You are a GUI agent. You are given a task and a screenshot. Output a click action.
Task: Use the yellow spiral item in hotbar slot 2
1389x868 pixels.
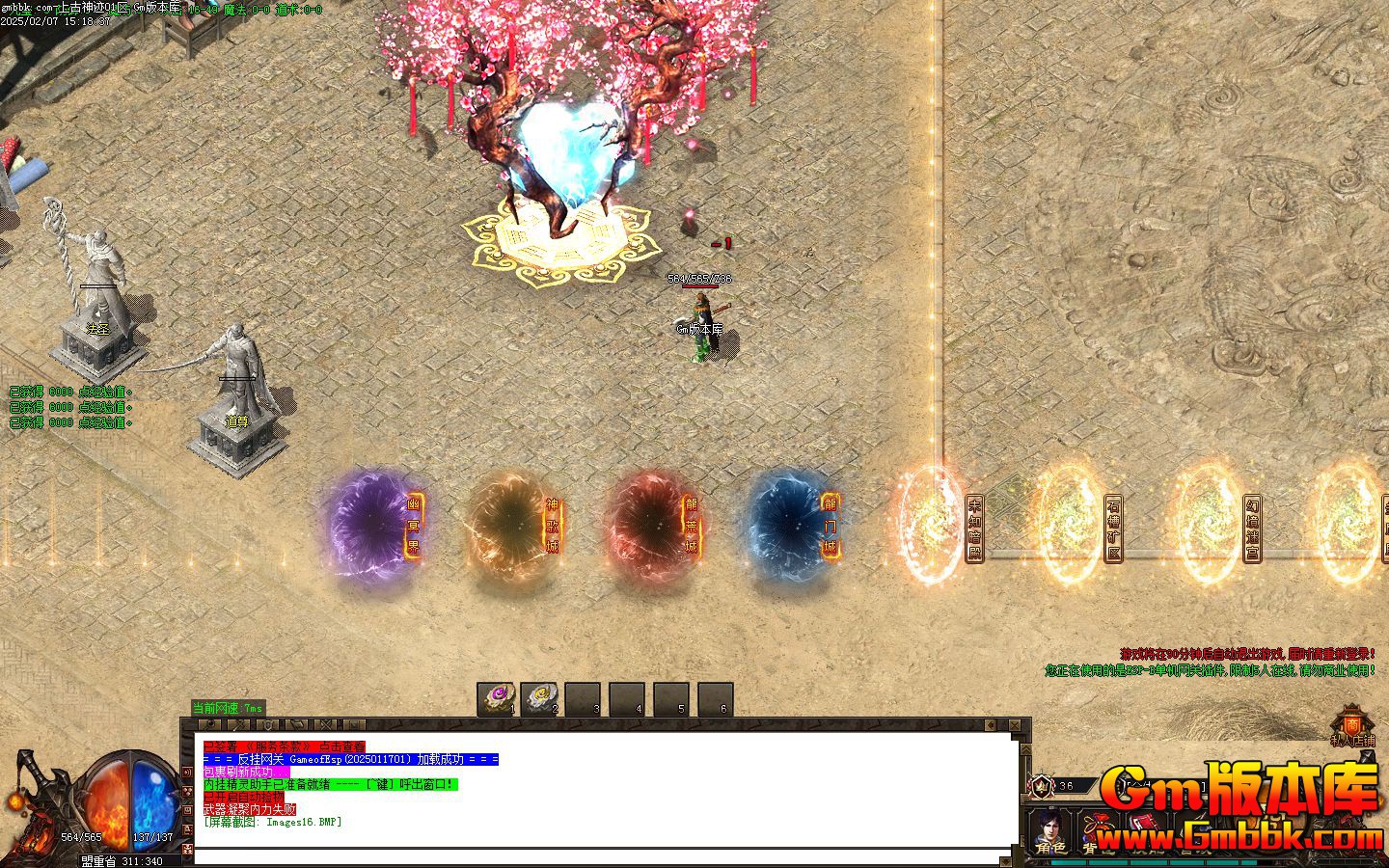coord(539,697)
